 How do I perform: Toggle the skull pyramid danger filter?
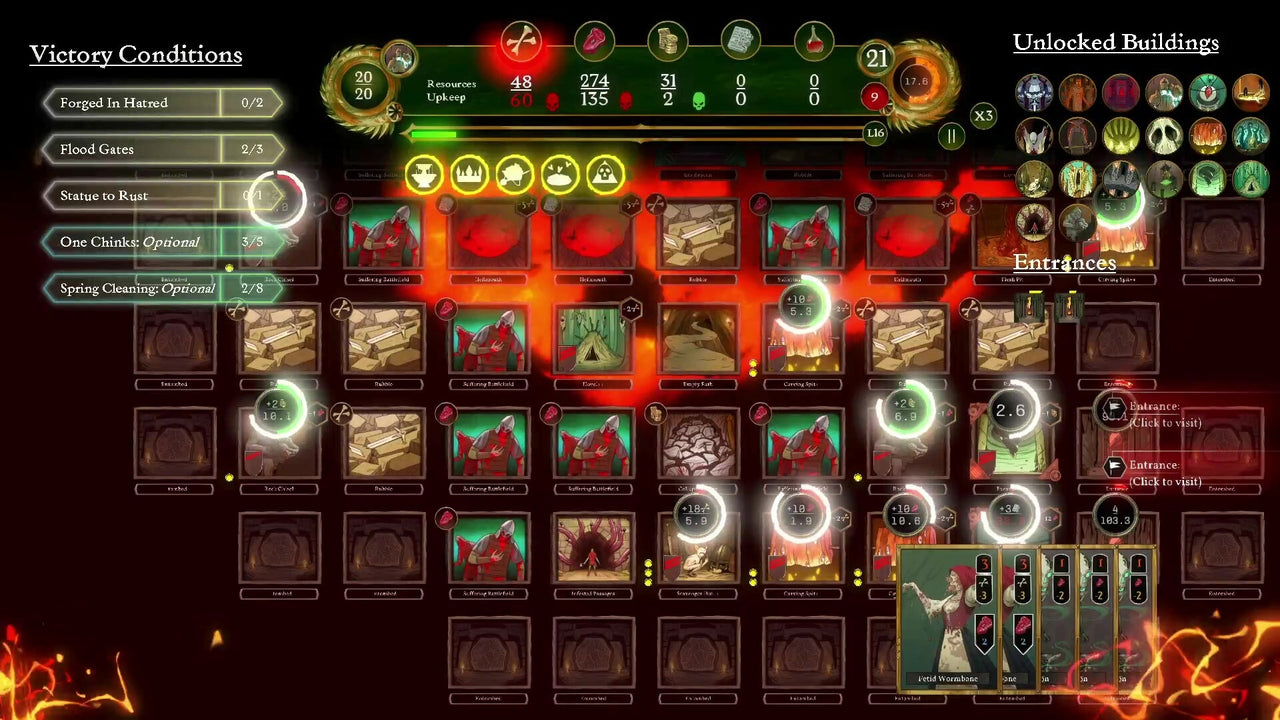tap(604, 174)
